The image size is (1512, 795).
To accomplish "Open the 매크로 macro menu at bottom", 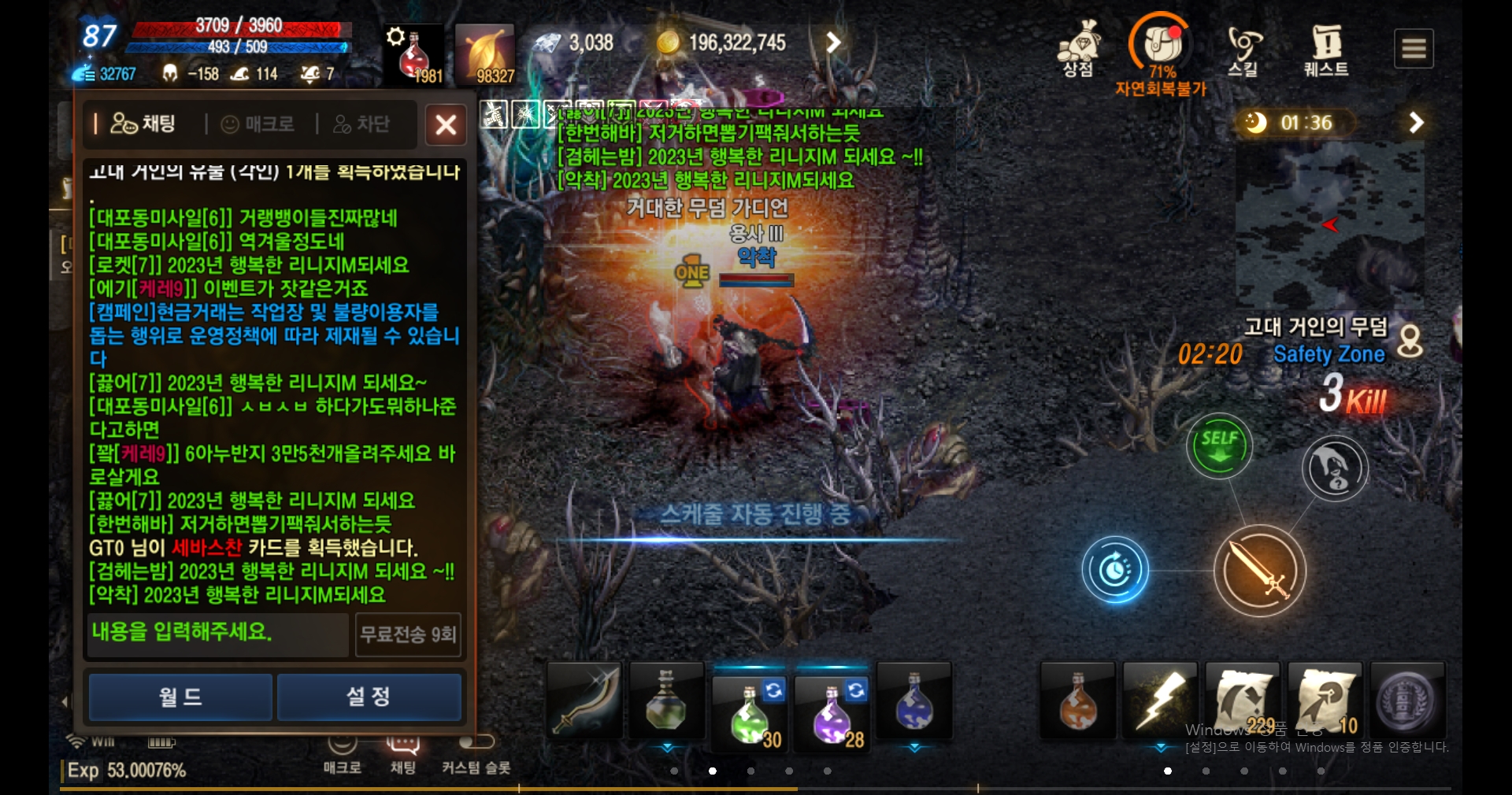I will pyautogui.click(x=343, y=757).
